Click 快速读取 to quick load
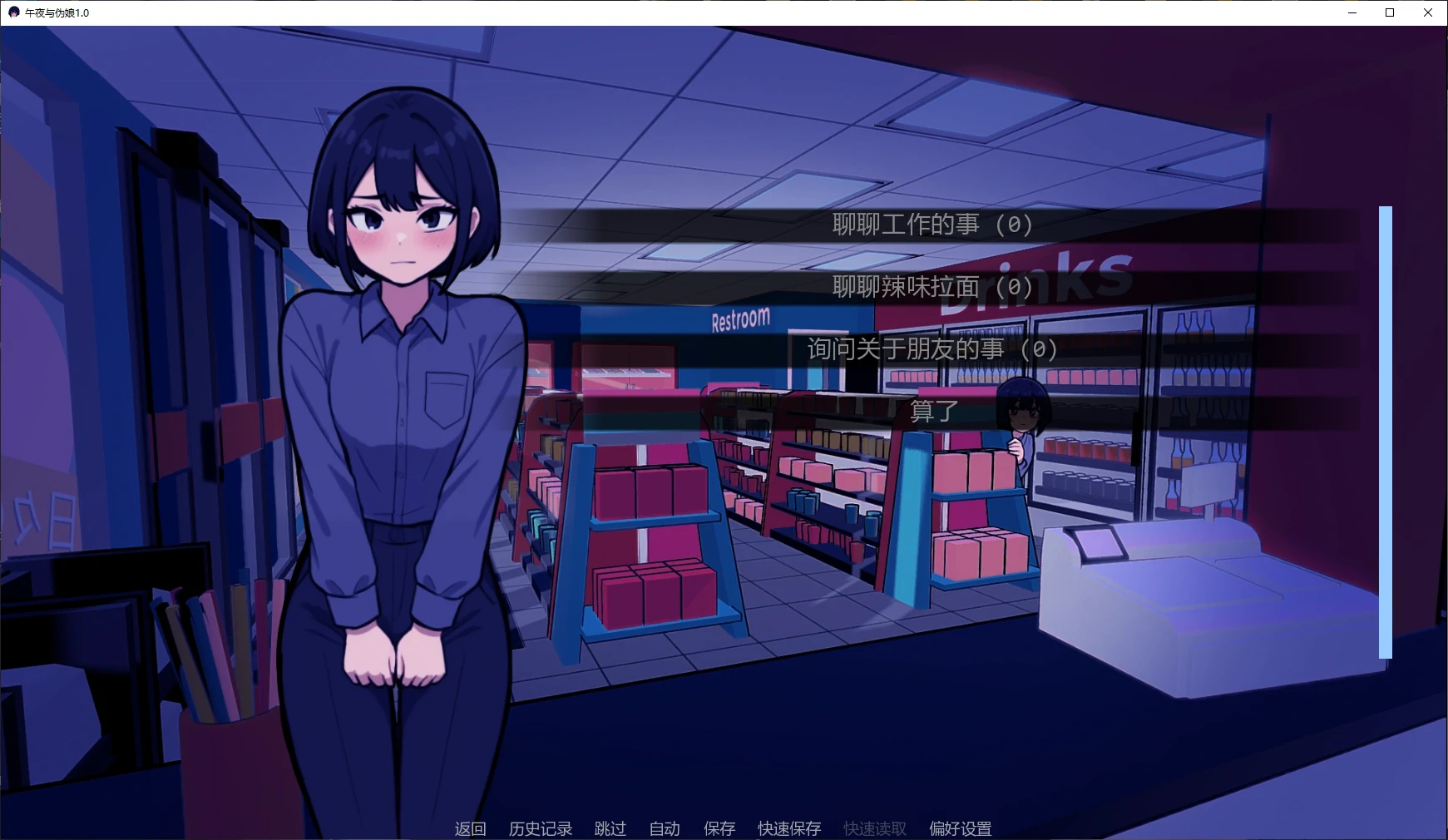The width and height of the screenshot is (1448, 840). point(873,828)
